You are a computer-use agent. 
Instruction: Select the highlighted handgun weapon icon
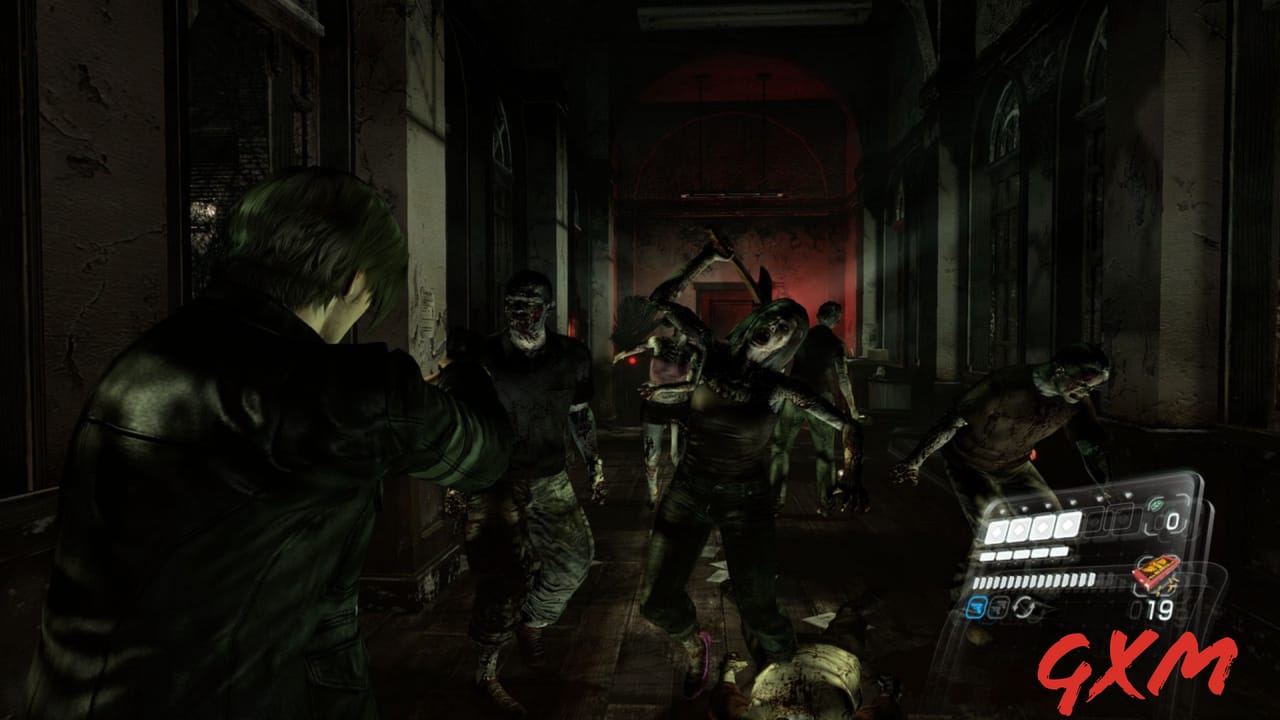976,606
